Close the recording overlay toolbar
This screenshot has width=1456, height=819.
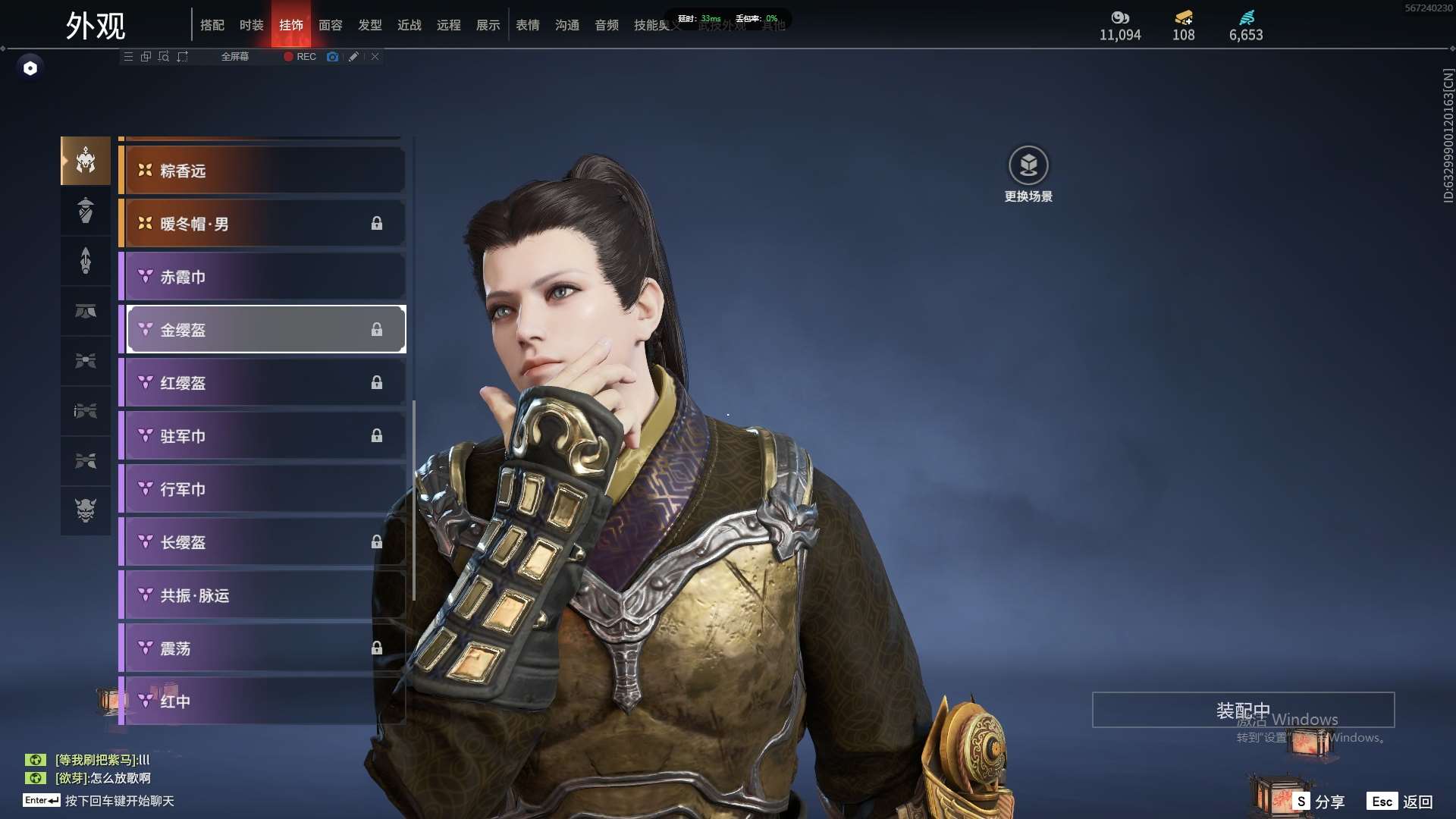pyautogui.click(x=375, y=57)
